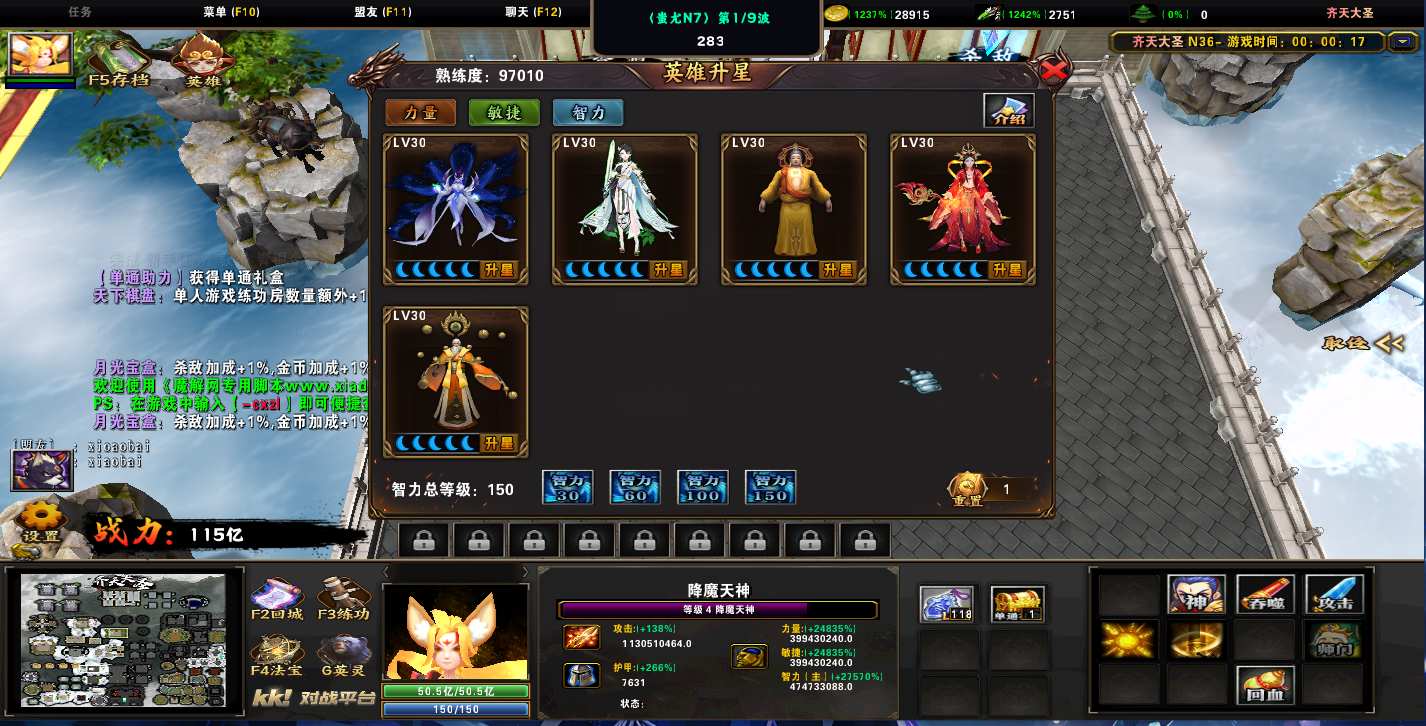Switch to the 力量 tab
The width and height of the screenshot is (1426, 726).
(x=420, y=112)
